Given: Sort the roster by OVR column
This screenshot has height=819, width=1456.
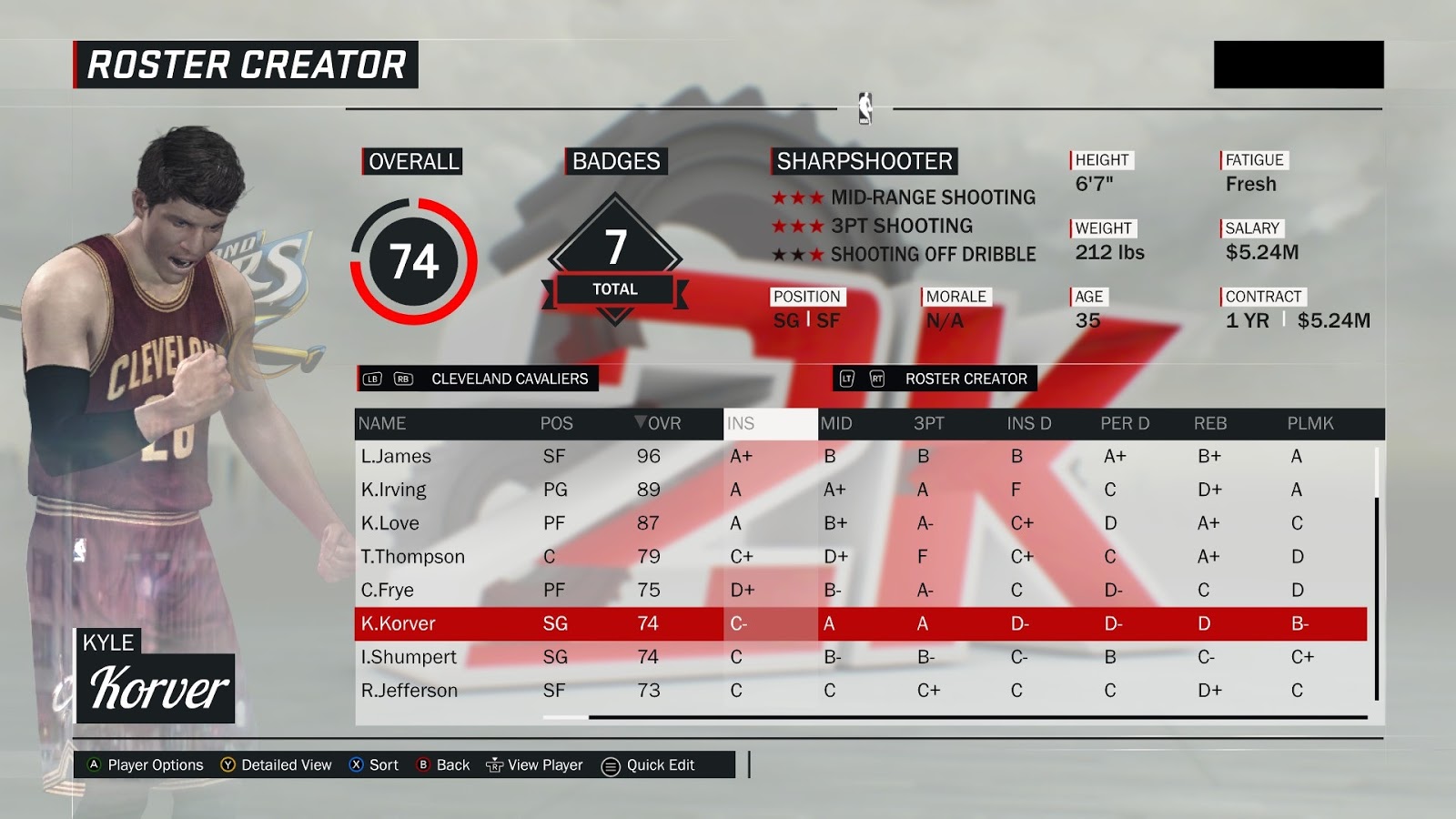Looking at the screenshot, I should click(x=658, y=423).
